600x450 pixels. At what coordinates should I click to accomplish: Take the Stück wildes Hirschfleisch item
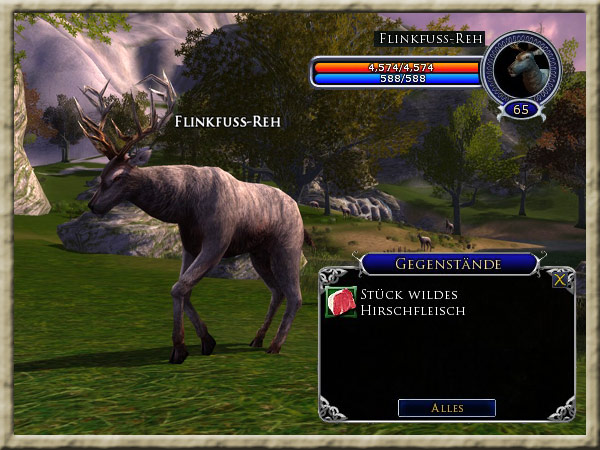click(341, 303)
